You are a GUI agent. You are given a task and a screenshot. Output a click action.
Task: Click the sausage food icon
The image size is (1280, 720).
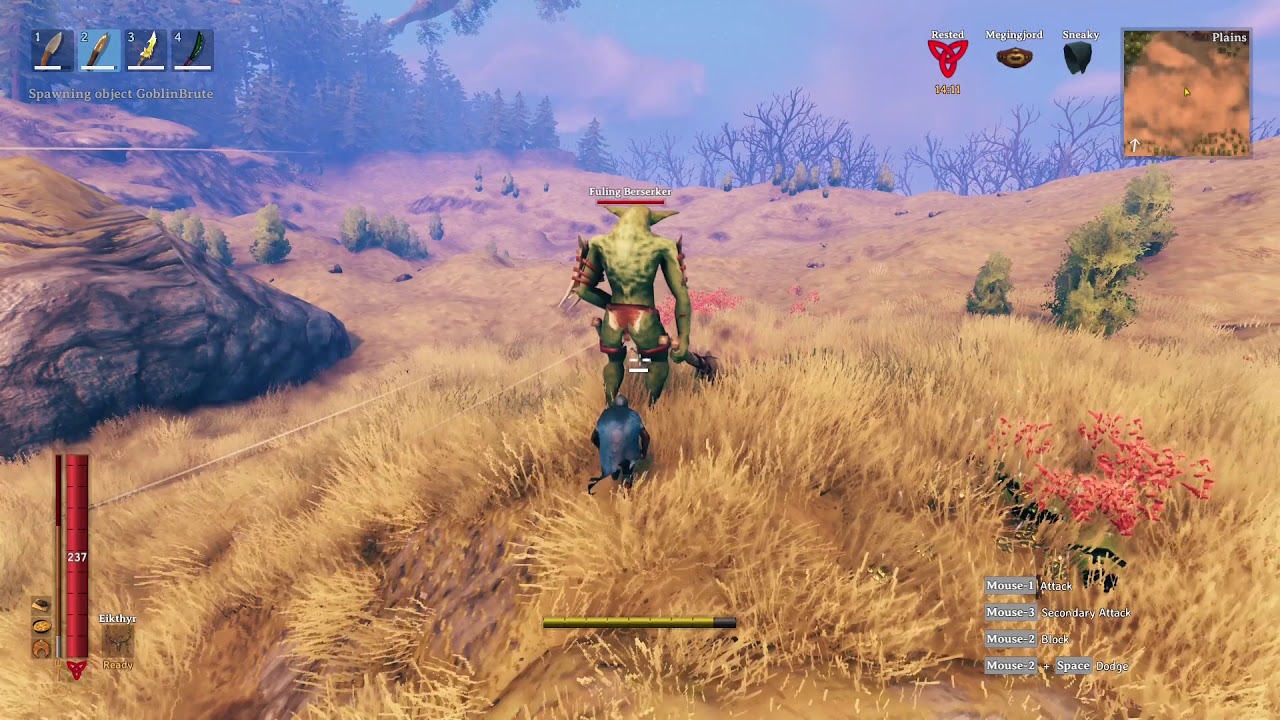coord(41,648)
